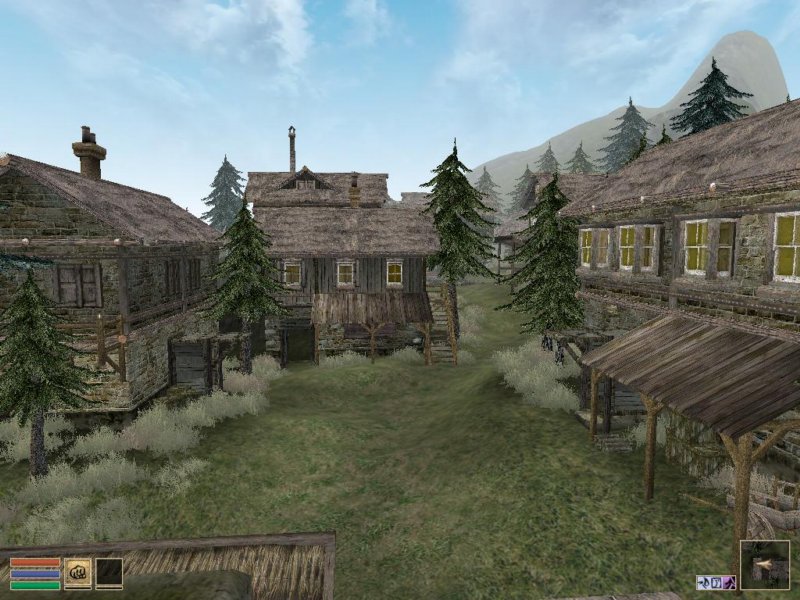
Task: Click the purple active effect icon
Action: (730, 582)
